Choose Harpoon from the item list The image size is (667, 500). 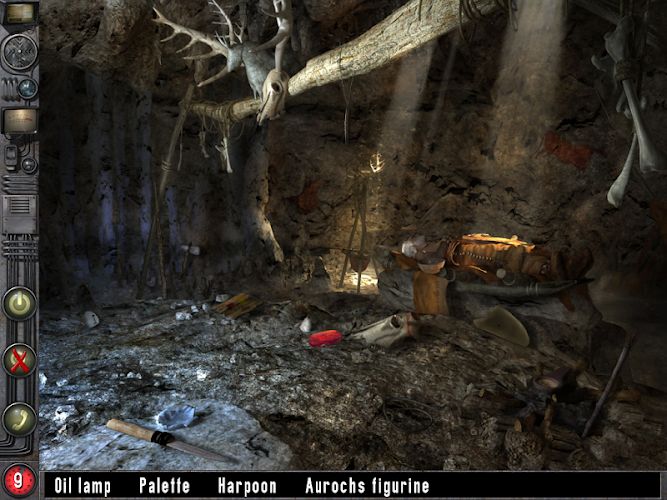(247, 487)
